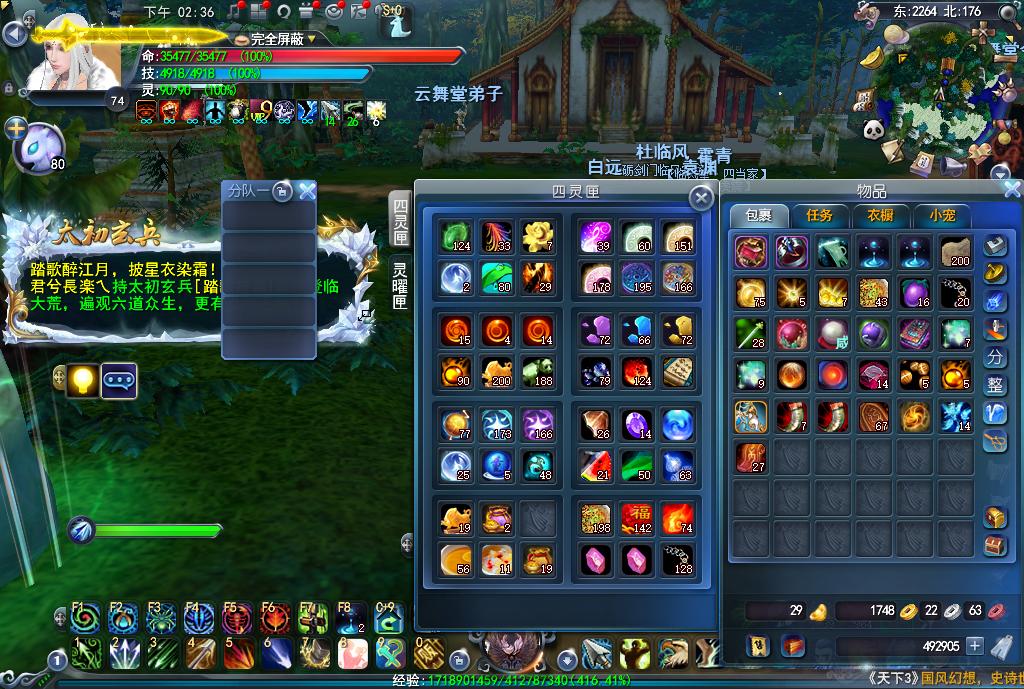Click the 整 sort inventory button
The image size is (1024, 689).
click(x=995, y=385)
